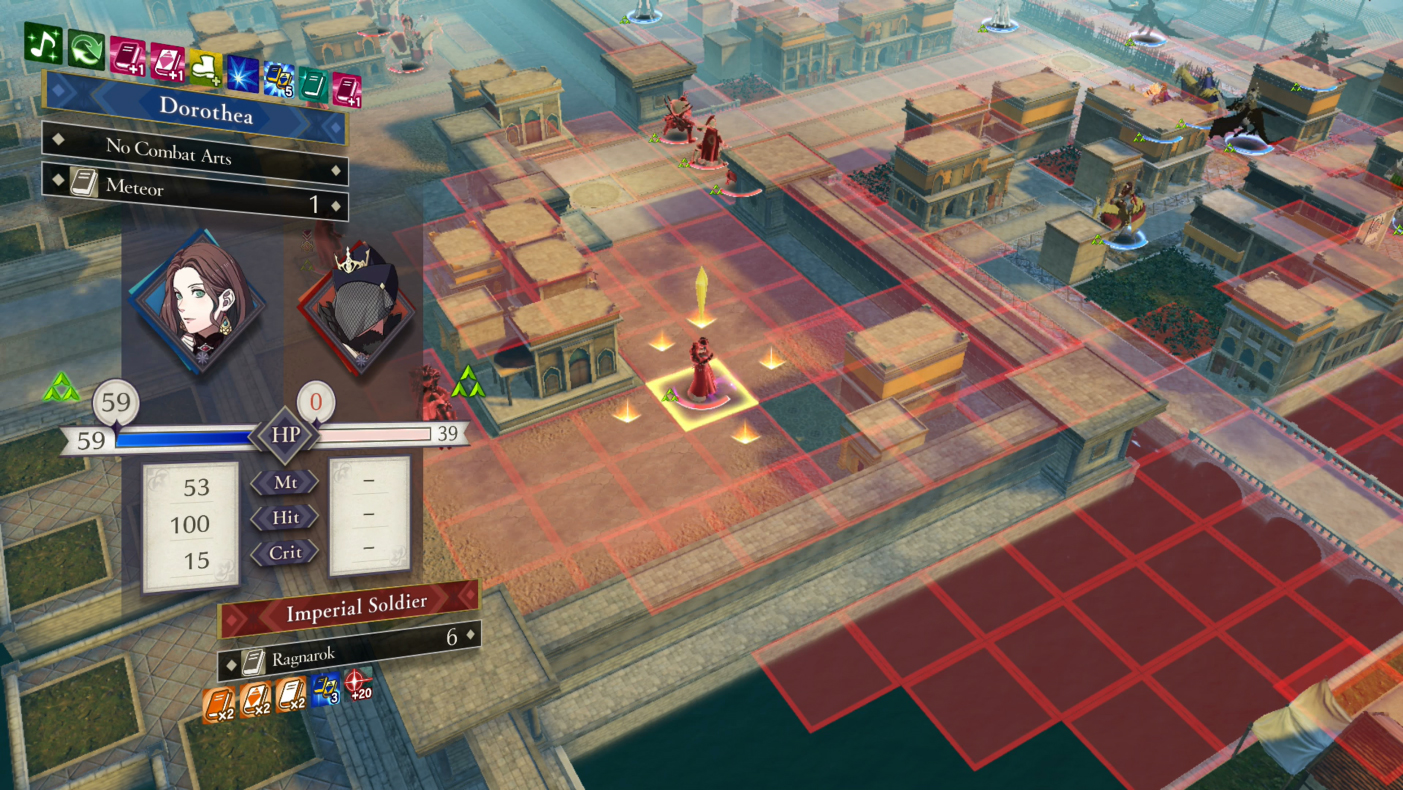
Task: Click the No Combat Arts row
Action: (195, 150)
